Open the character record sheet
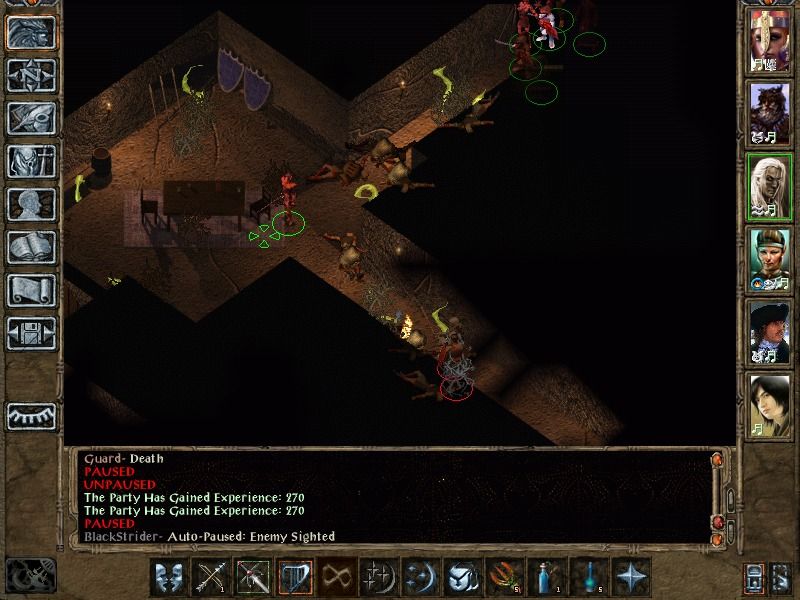The height and width of the screenshot is (600, 800). [31, 204]
